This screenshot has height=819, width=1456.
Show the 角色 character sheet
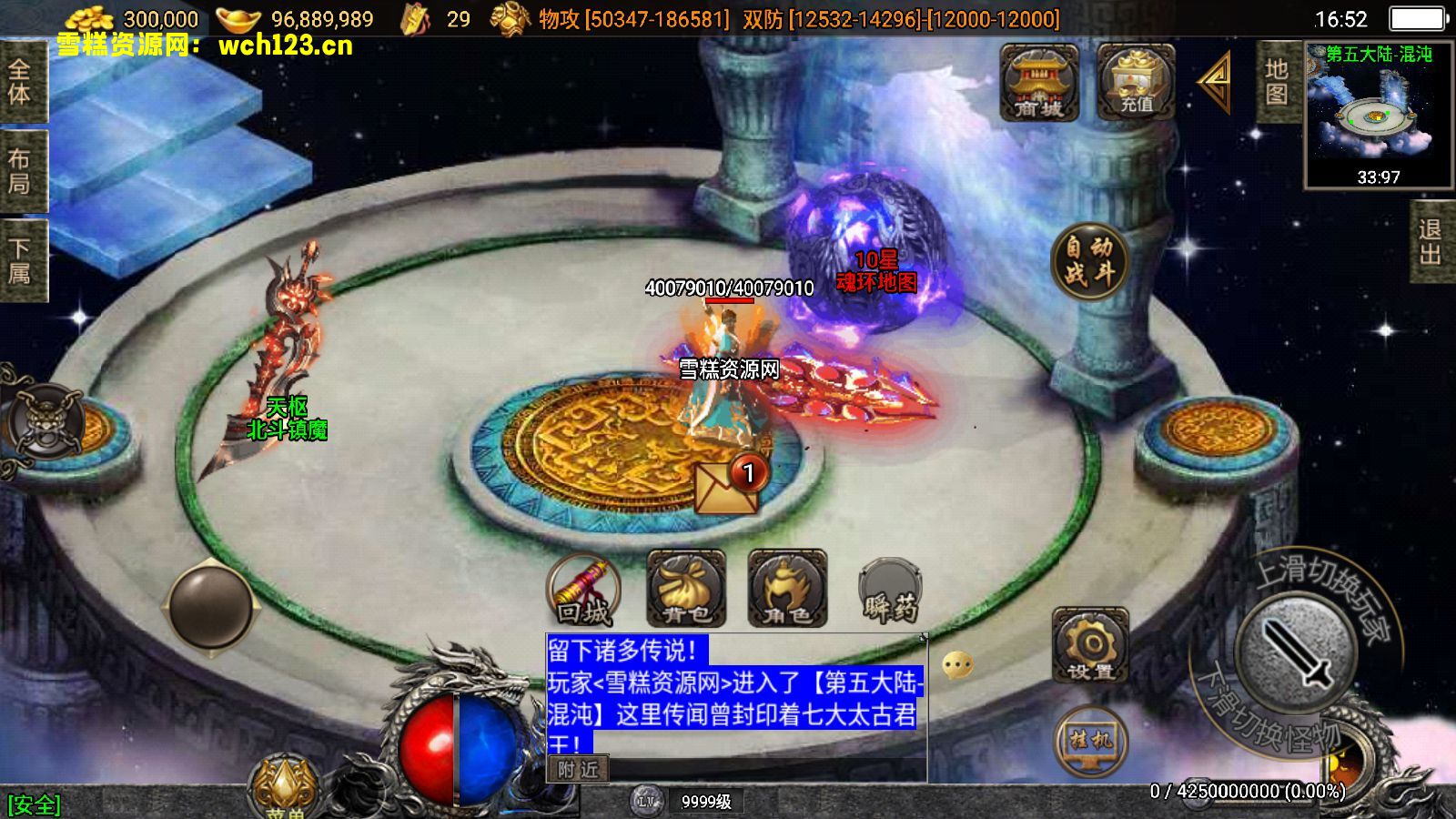[x=787, y=591]
